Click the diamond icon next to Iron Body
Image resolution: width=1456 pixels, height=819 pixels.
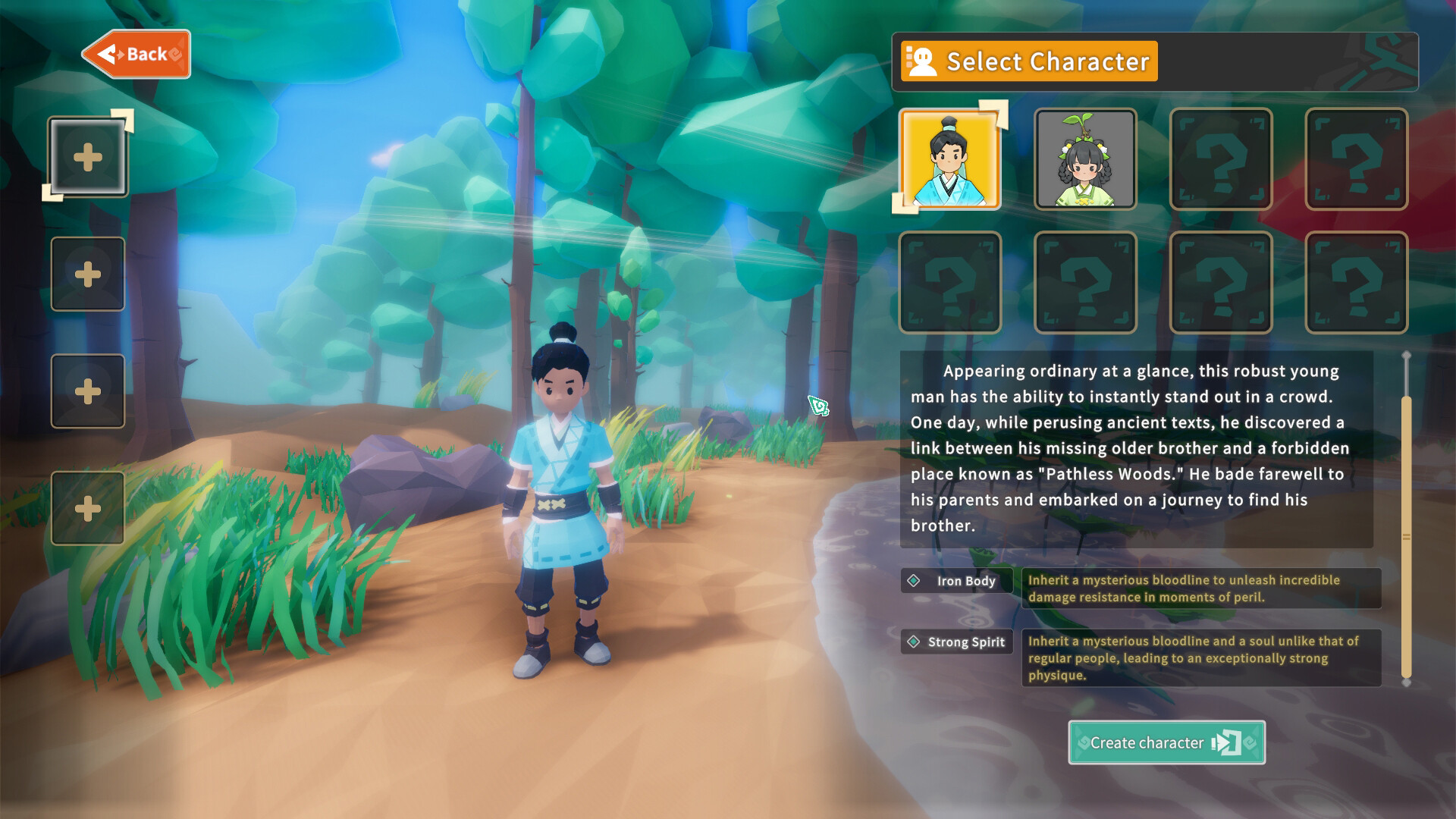point(912,581)
